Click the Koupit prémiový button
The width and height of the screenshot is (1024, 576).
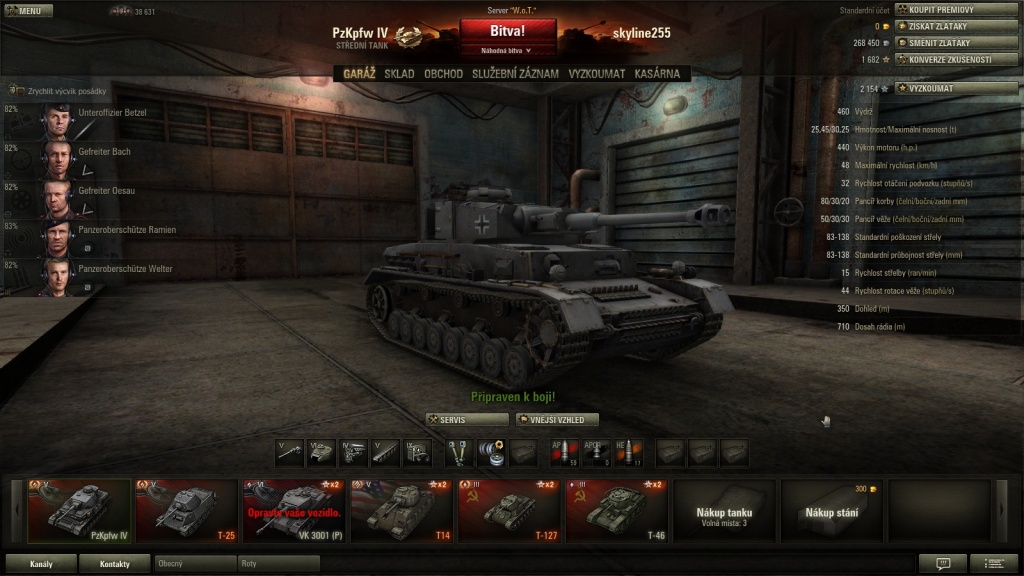956,10
